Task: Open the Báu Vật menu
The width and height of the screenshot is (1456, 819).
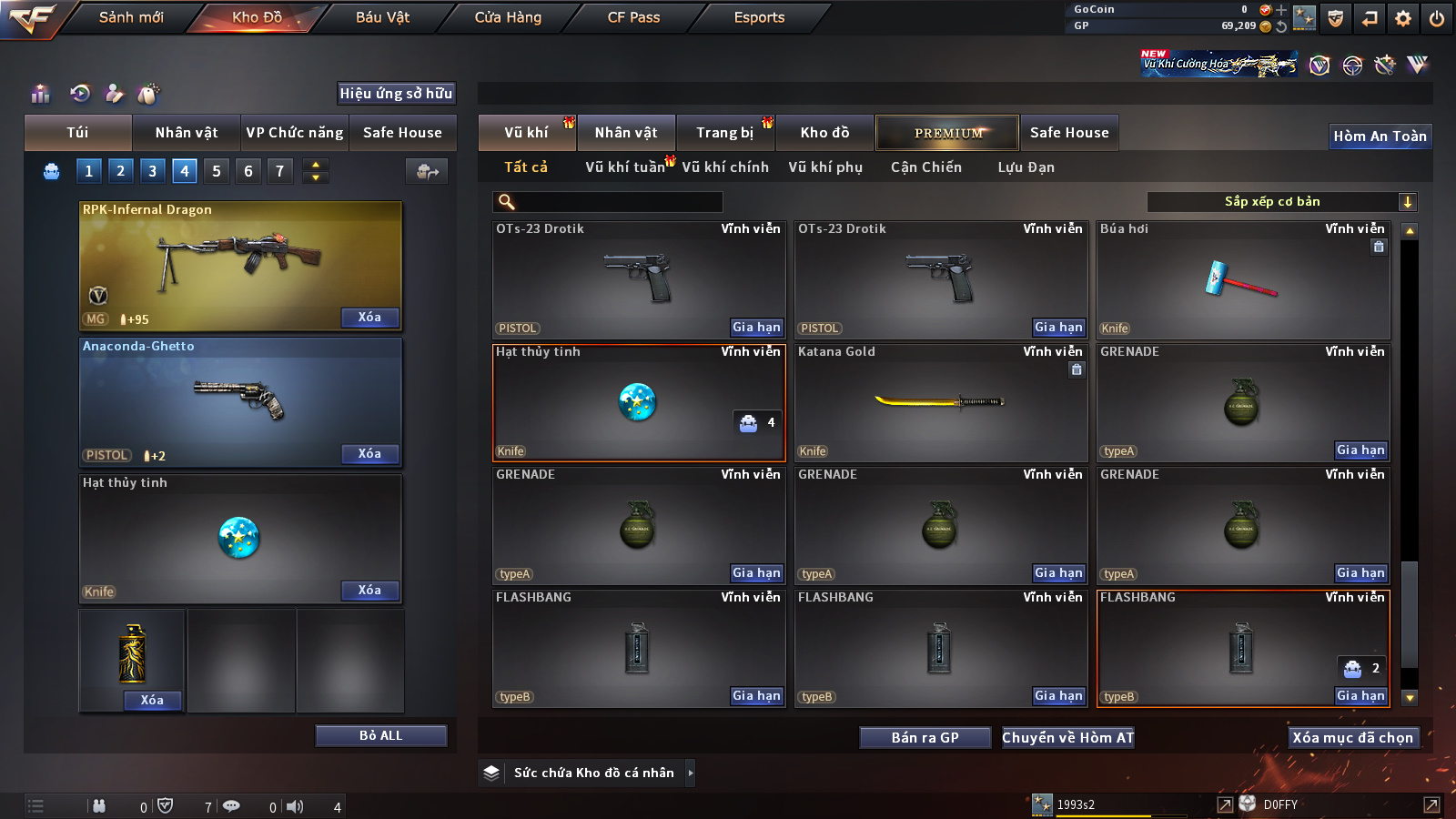Action: [382, 17]
